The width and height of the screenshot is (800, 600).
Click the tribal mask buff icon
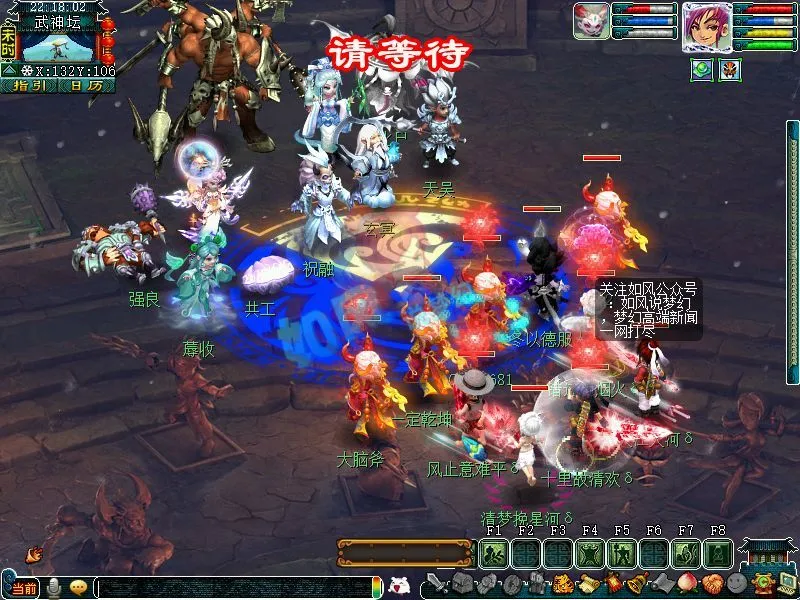click(731, 69)
